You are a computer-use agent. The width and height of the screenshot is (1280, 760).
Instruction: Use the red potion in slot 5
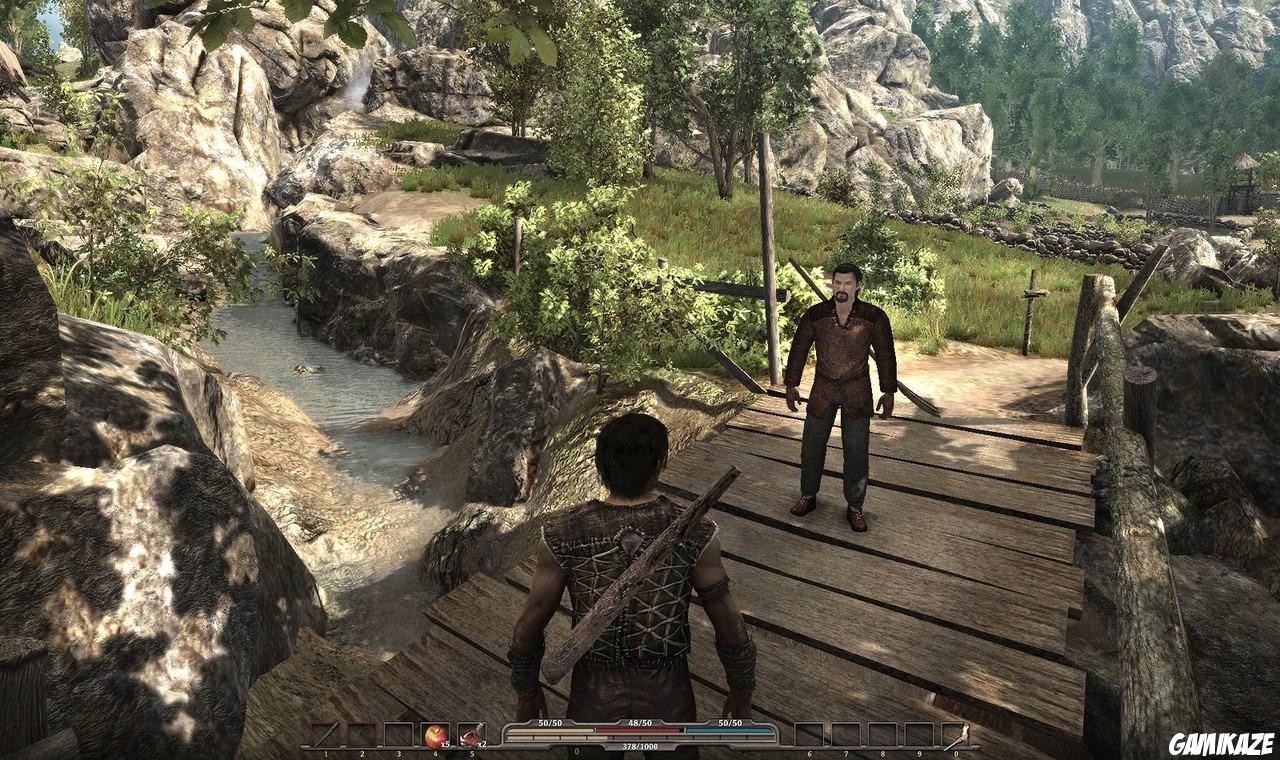pos(470,735)
